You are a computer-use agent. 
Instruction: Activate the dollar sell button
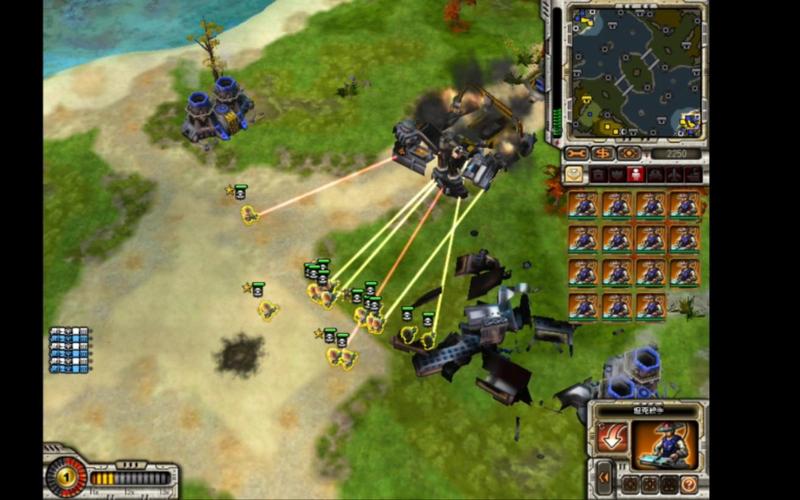click(x=603, y=154)
